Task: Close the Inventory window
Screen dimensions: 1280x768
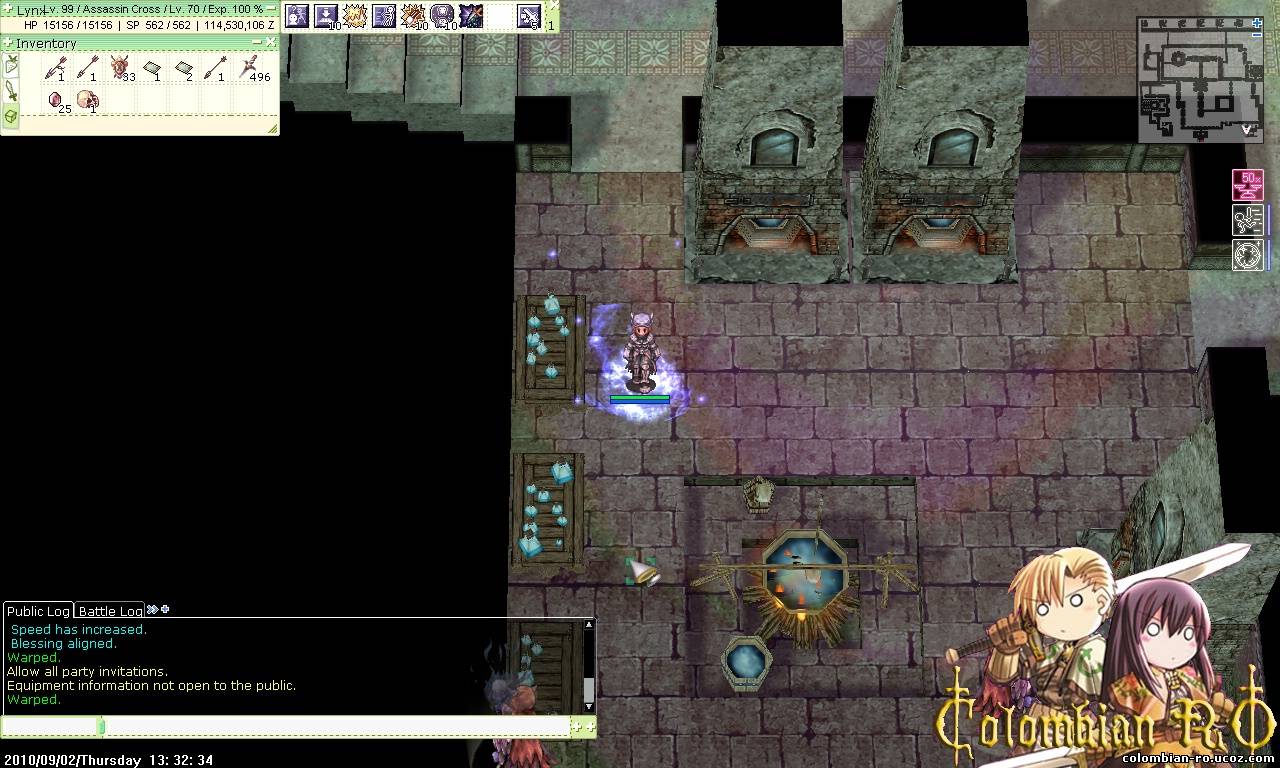Action: tap(271, 42)
